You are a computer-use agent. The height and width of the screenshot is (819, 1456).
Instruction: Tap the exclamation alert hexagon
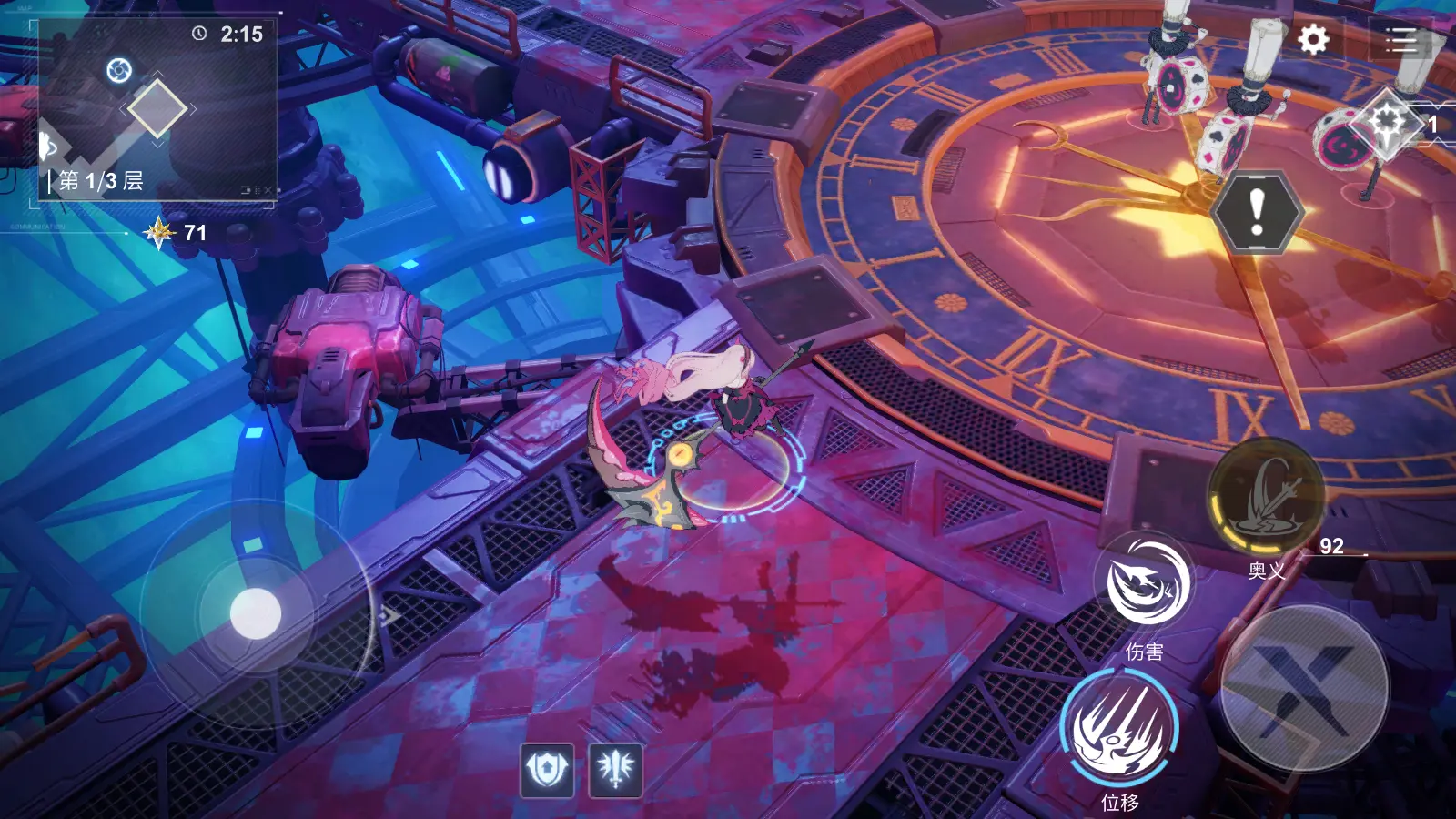click(x=1257, y=212)
